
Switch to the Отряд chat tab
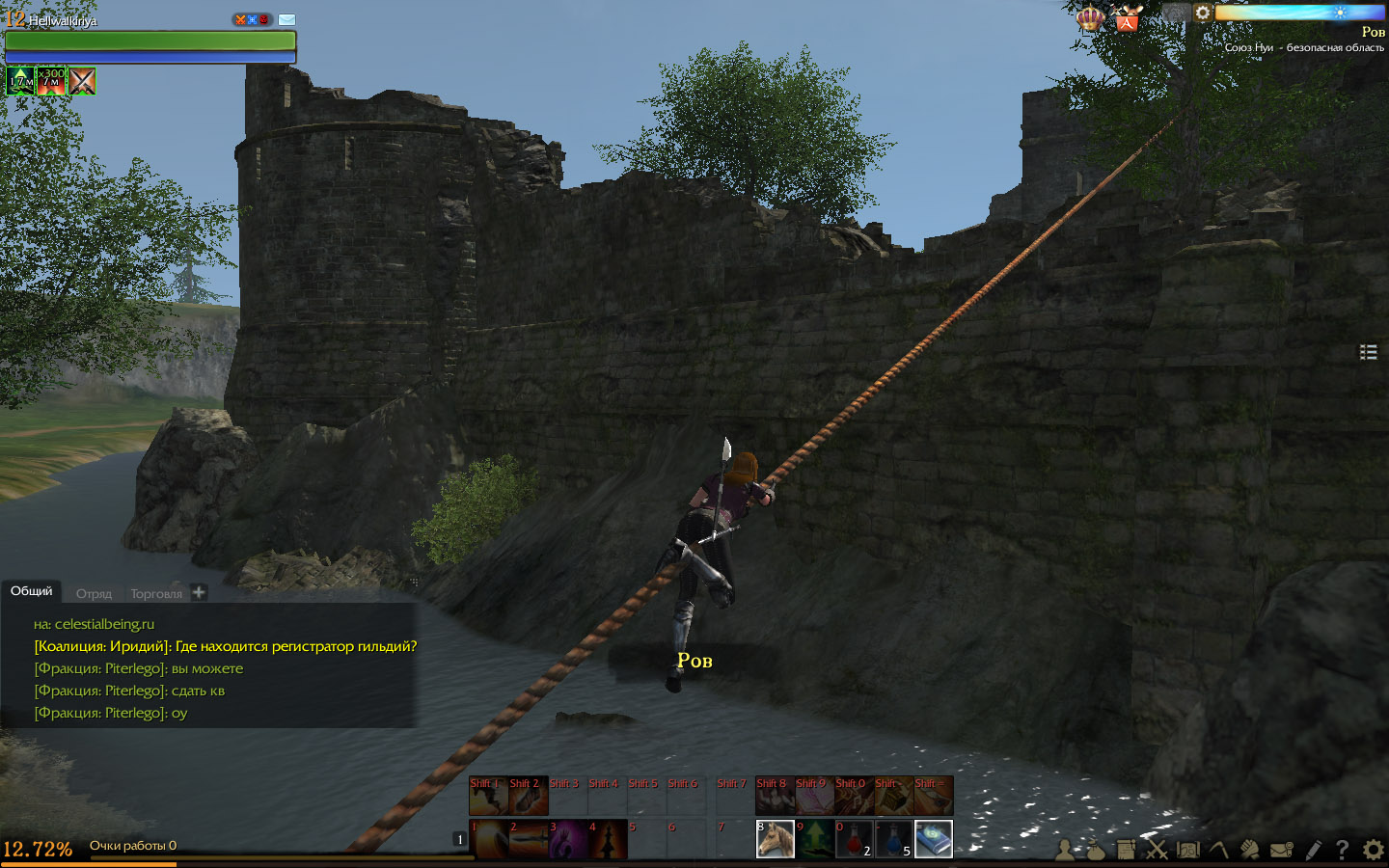tap(94, 594)
